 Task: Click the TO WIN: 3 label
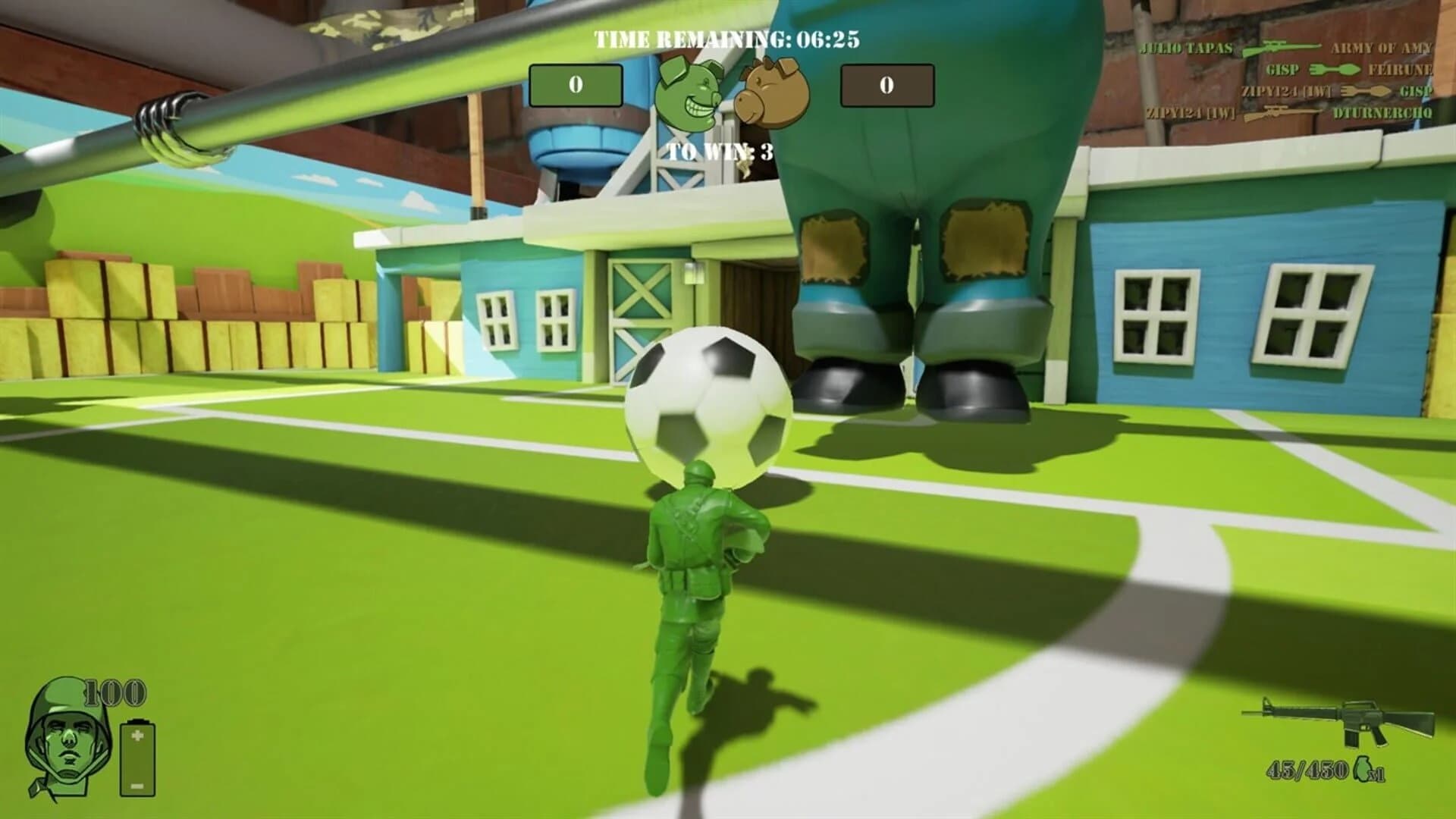click(719, 150)
